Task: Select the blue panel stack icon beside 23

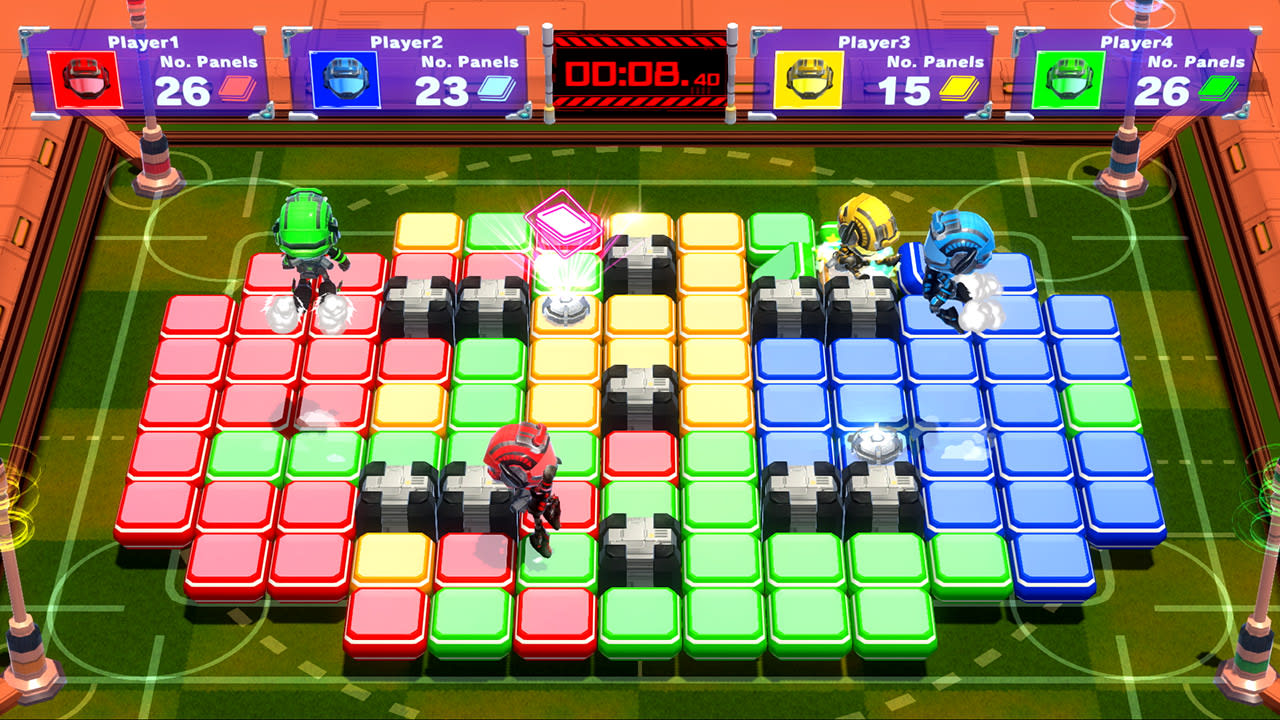Action: 497,90
